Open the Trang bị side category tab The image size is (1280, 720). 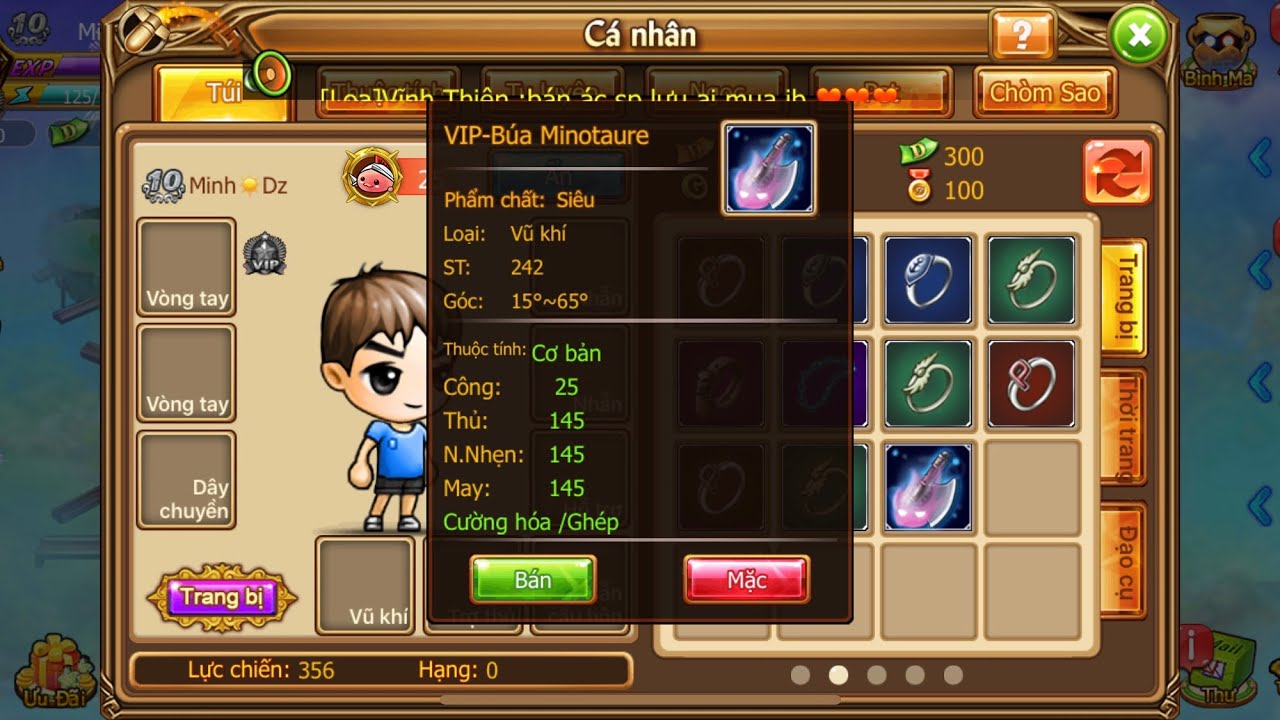pos(1124,297)
